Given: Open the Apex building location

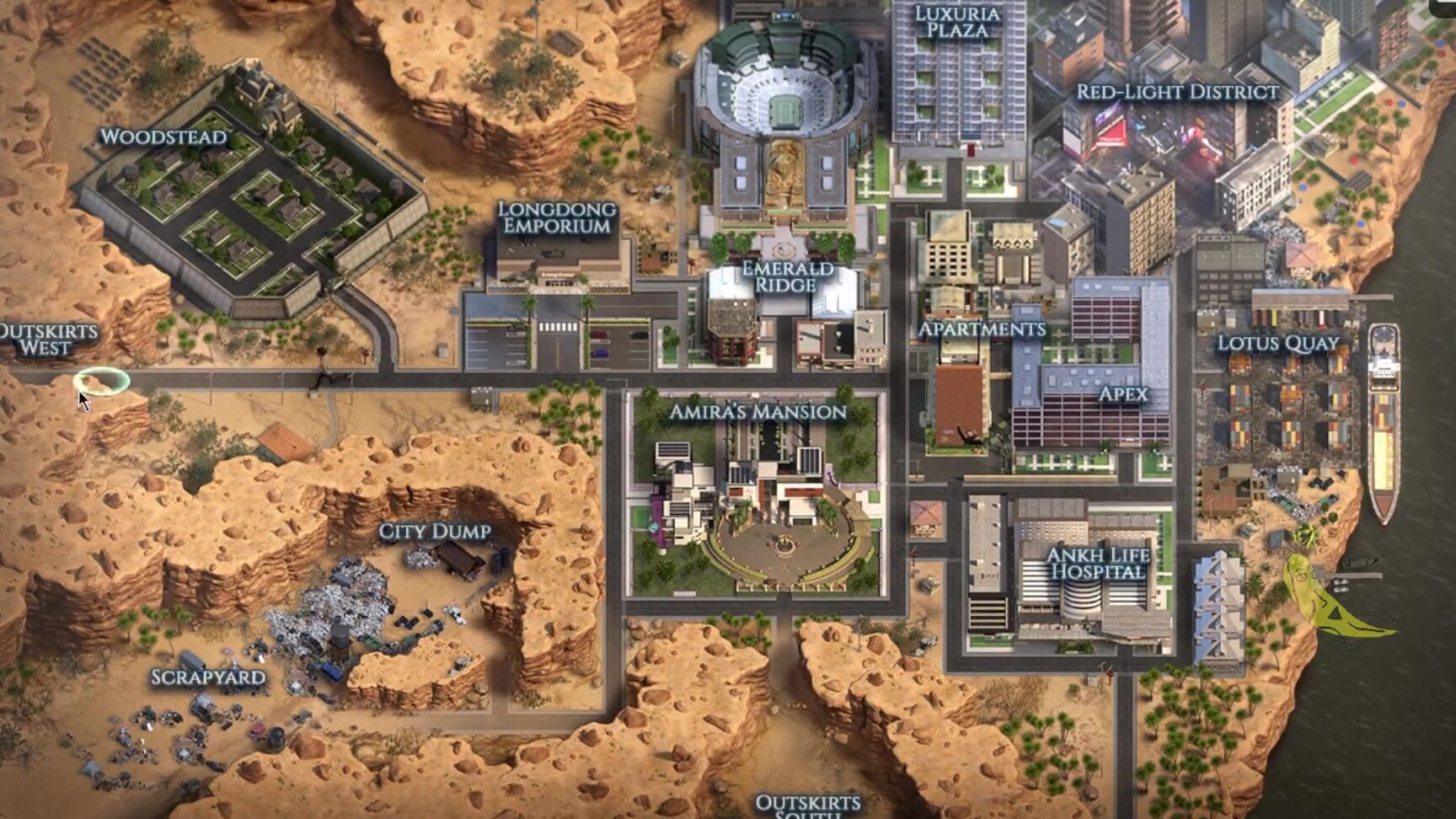Looking at the screenshot, I should pos(1123,392).
